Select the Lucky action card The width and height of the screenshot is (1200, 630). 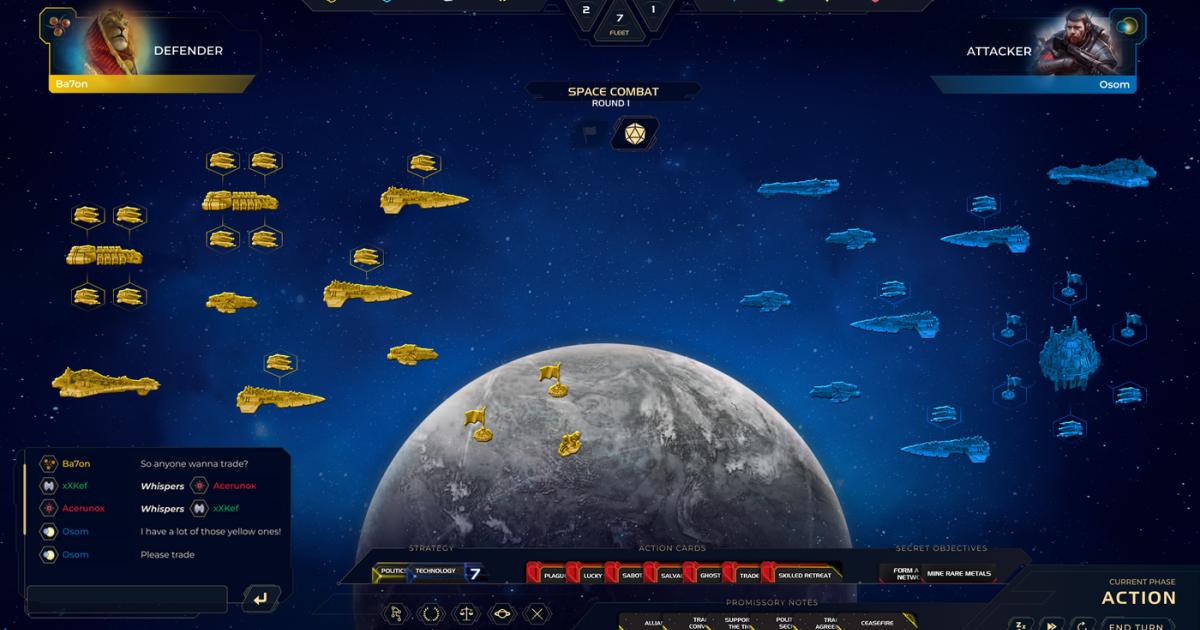[x=588, y=575]
